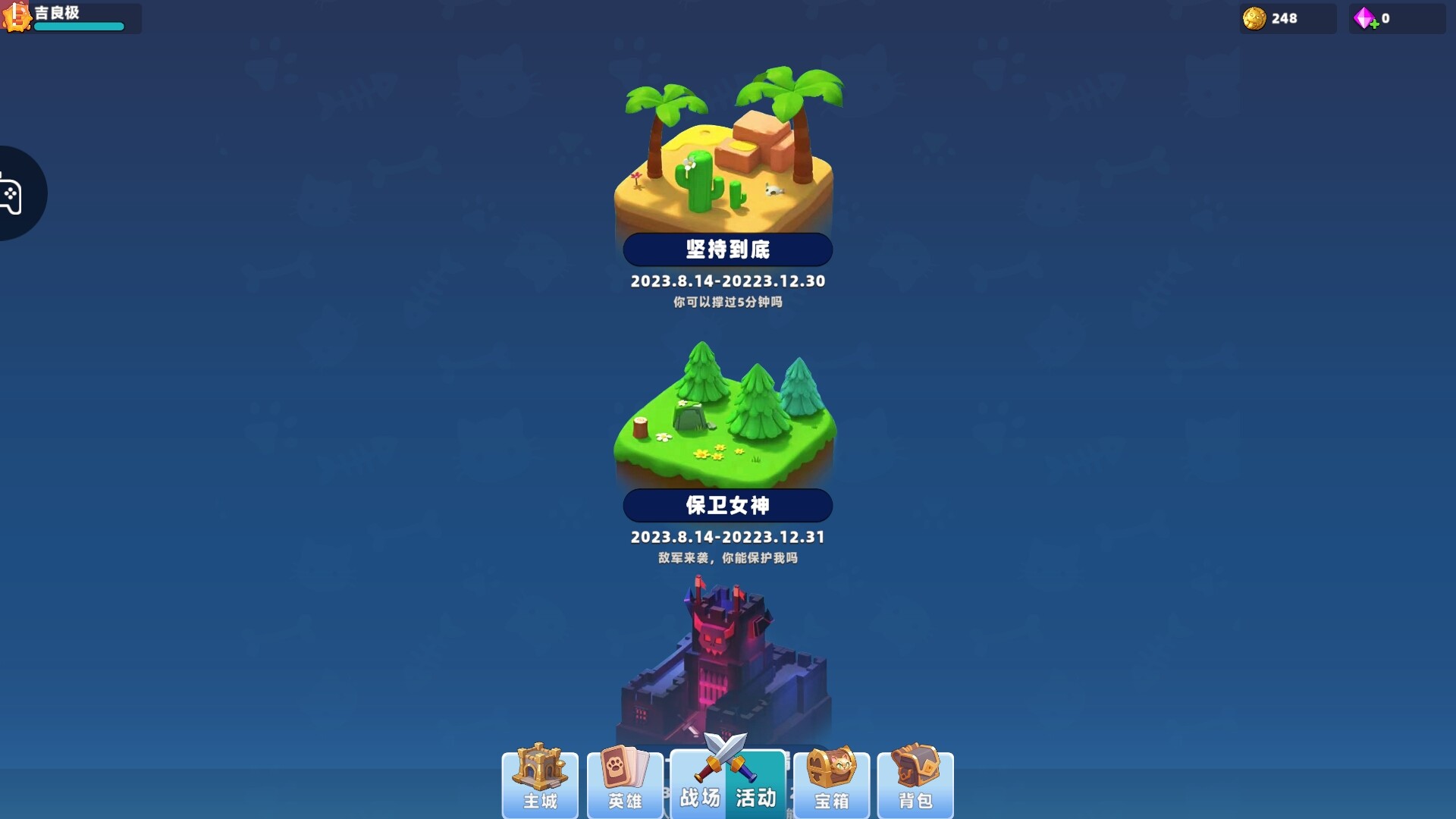This screenshot has height=819, width=1456.
Task: Click the player level badge
Action: (17, 18)
